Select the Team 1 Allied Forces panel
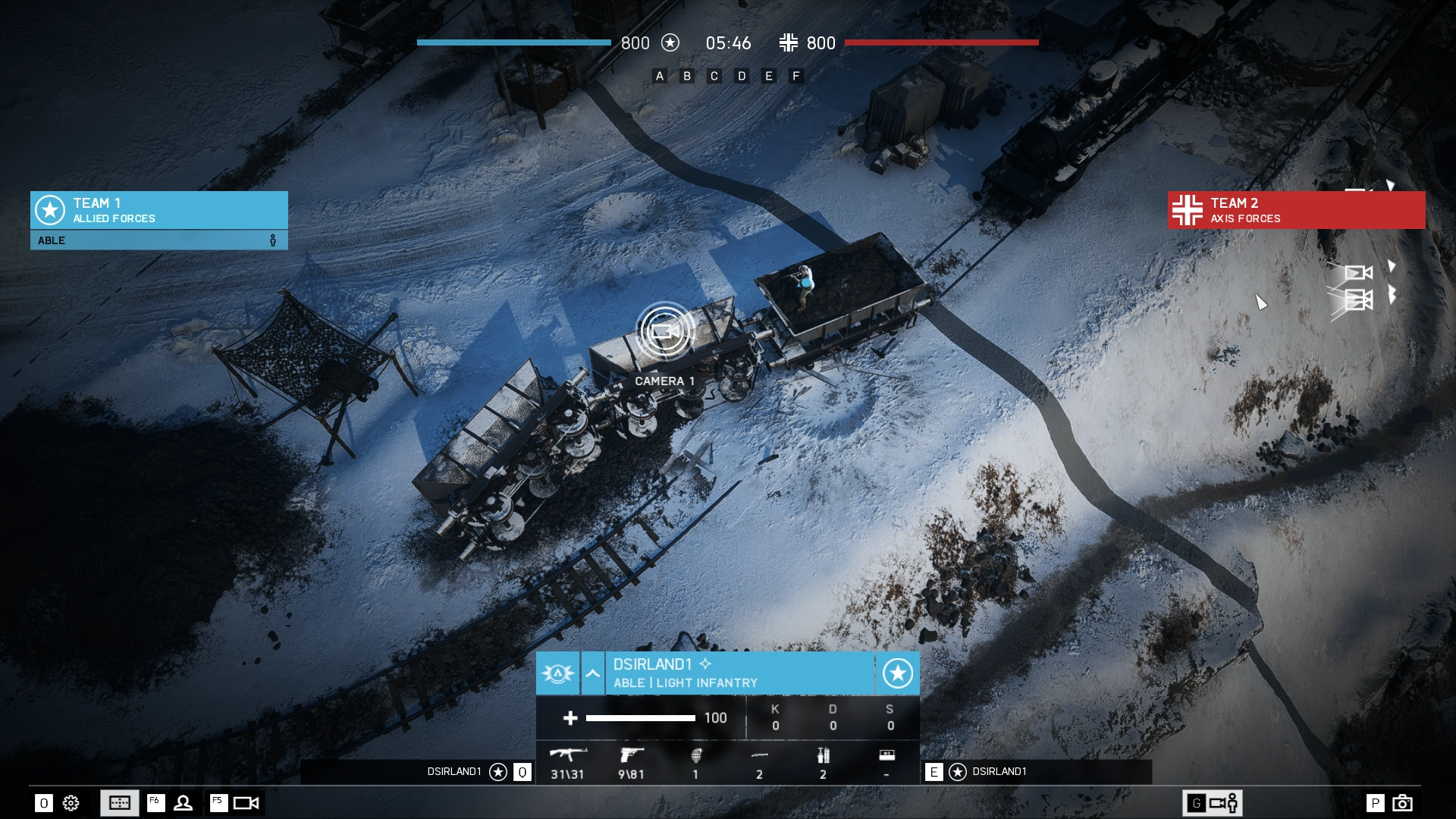Image resolution: width=1456 pixels, height=819 pixels. click(x=158, y=210)
